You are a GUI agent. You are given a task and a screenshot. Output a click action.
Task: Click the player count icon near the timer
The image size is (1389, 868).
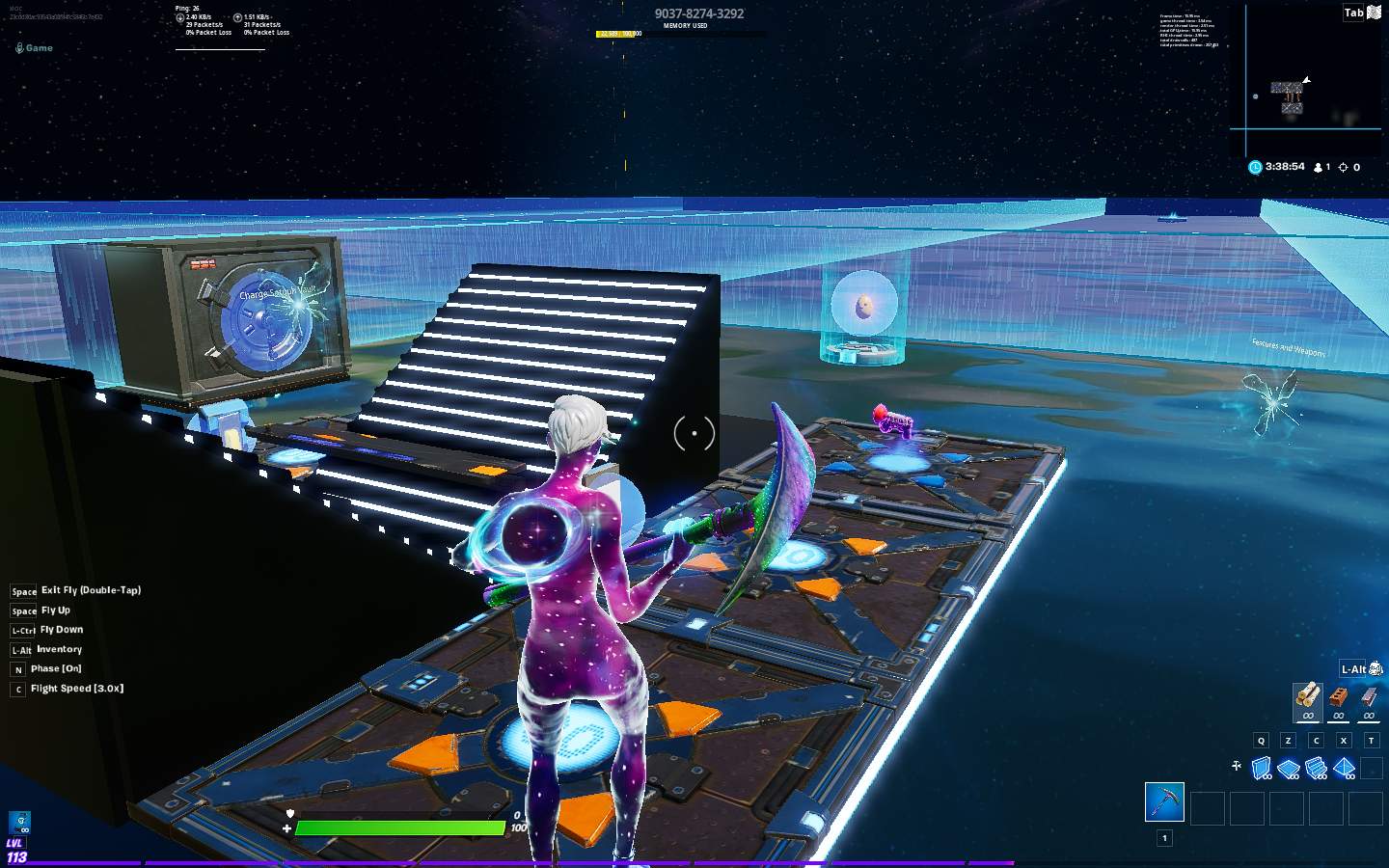tap(1320, 167)
